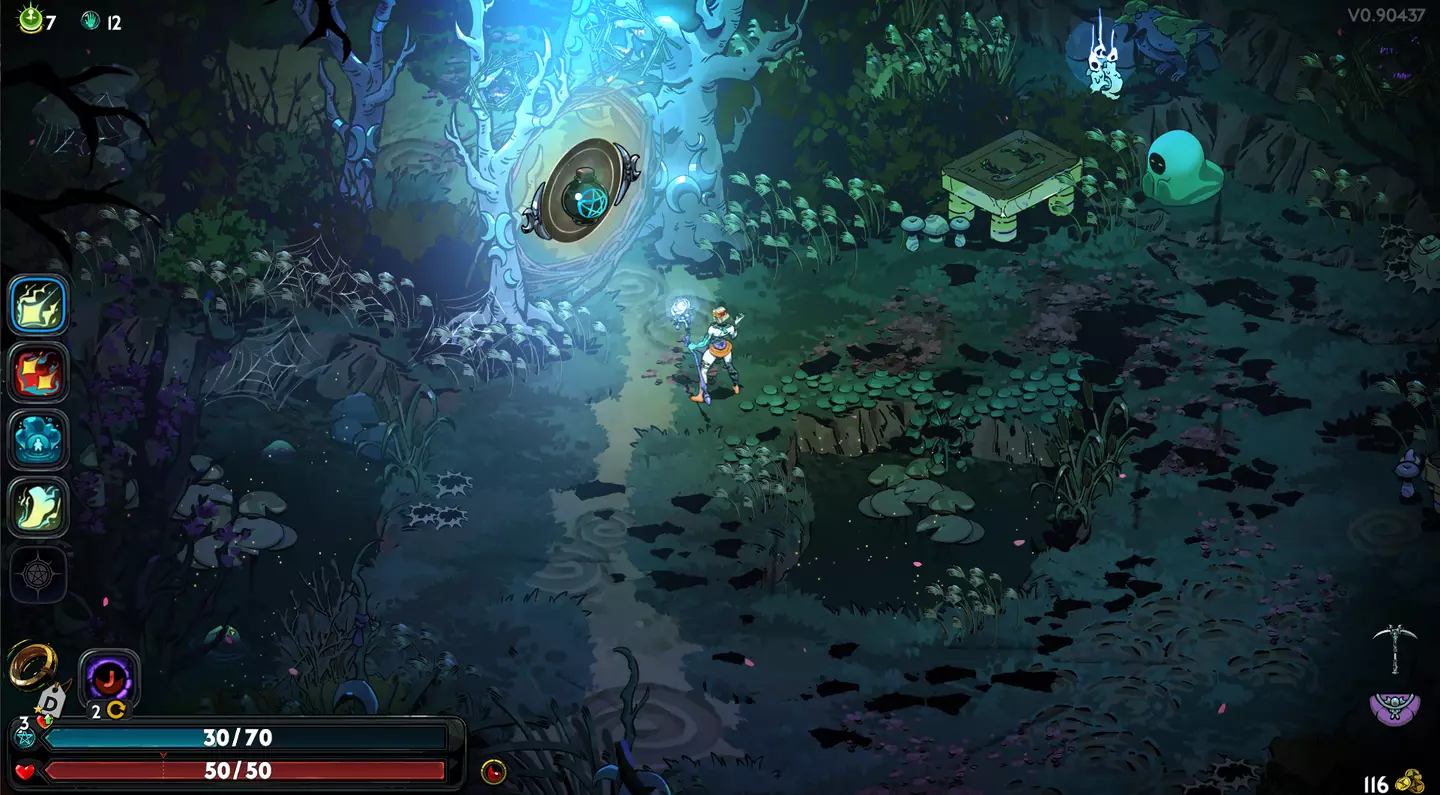Select the teal hand resource icon
Image resolution: width=1440 pixels, height=795 pixels.
click(90, 20)
